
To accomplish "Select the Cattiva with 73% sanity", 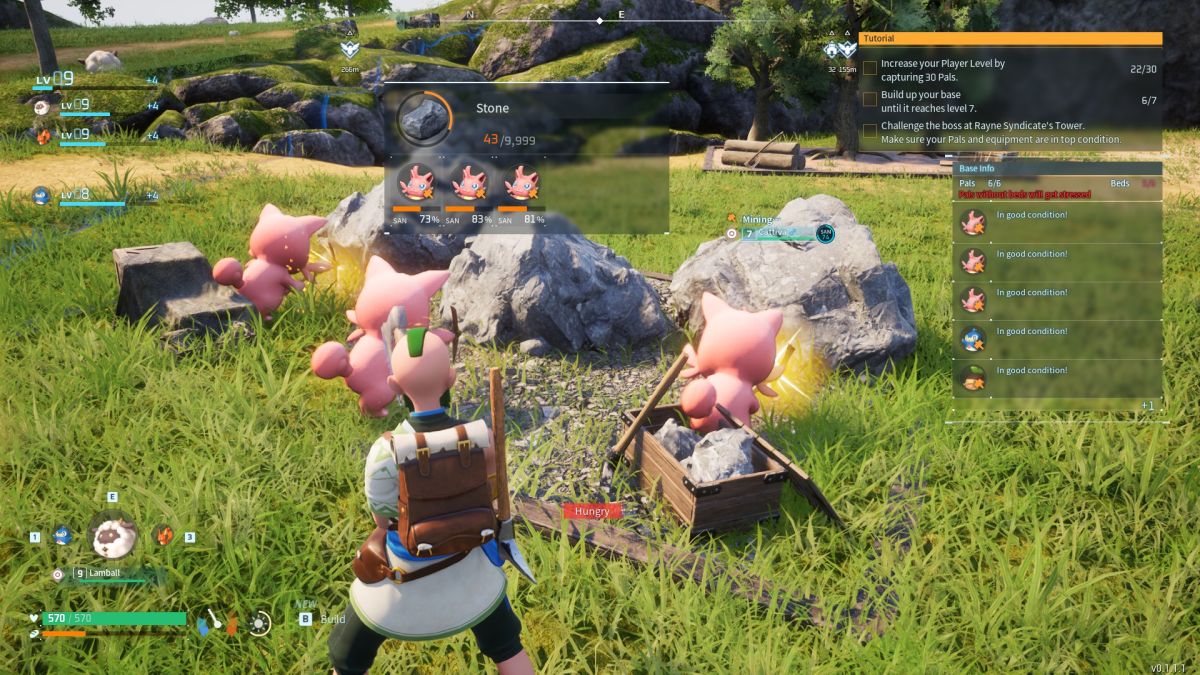I will pos(416,183).
